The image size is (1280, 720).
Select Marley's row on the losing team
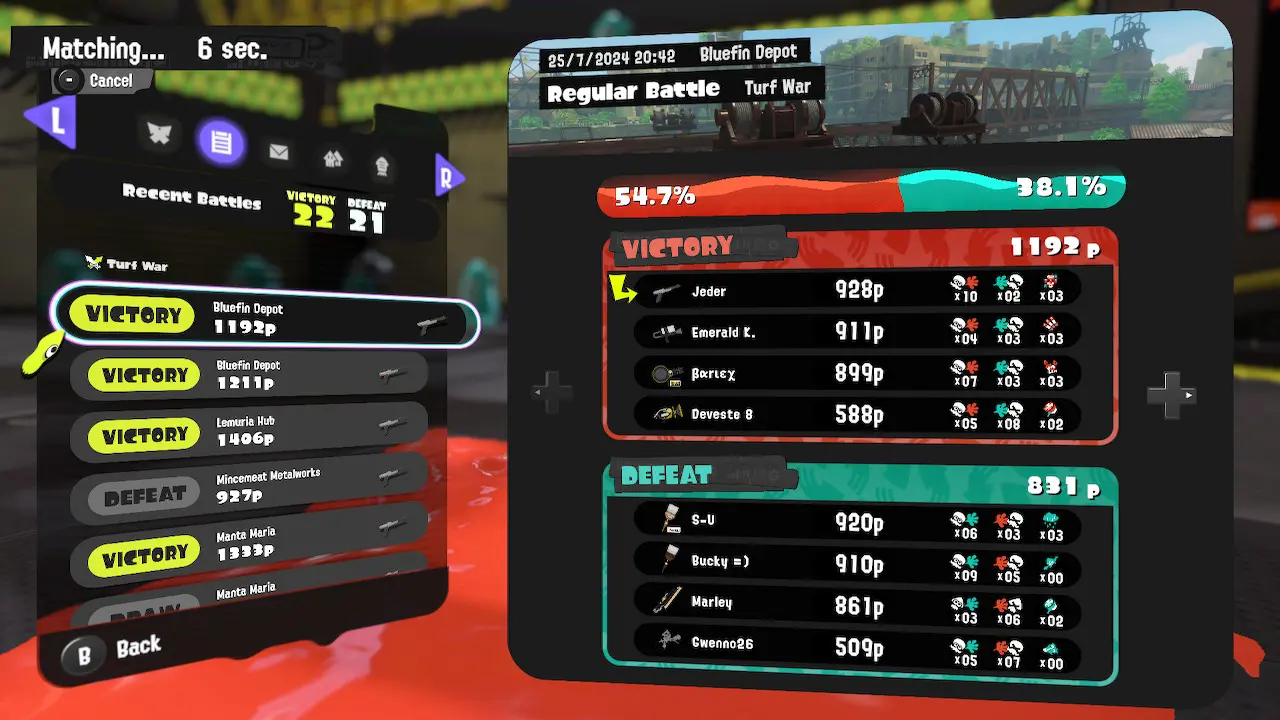click(x=858, y=603)
